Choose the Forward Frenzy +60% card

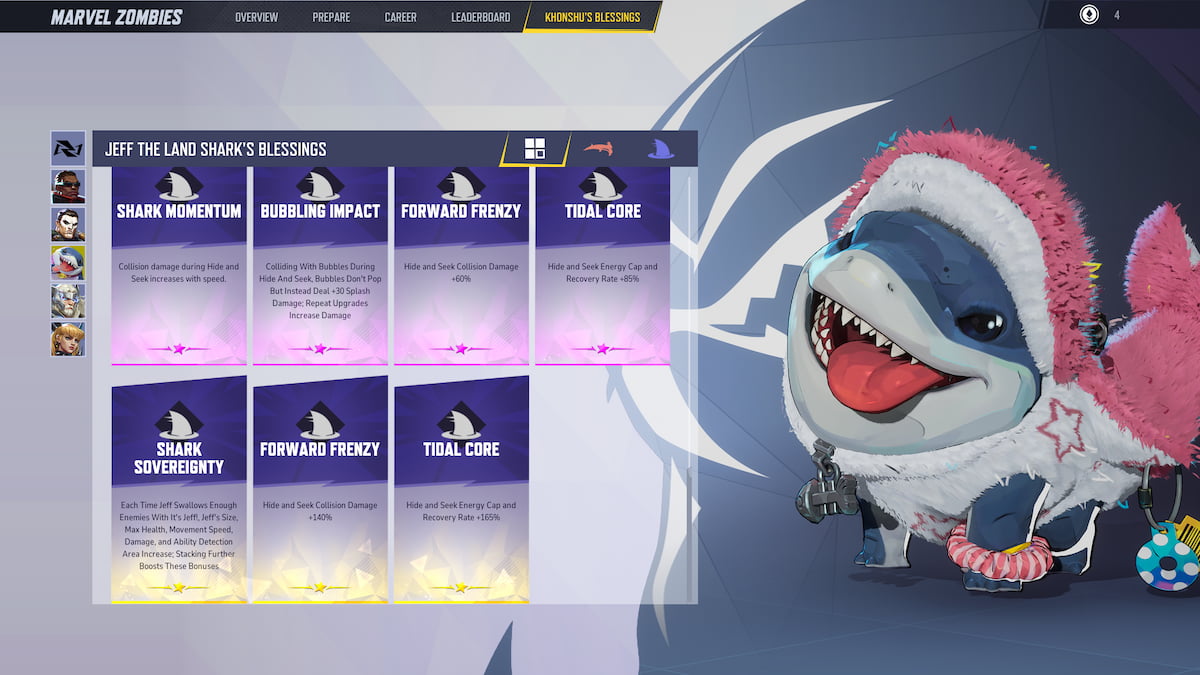coord(461,265)
